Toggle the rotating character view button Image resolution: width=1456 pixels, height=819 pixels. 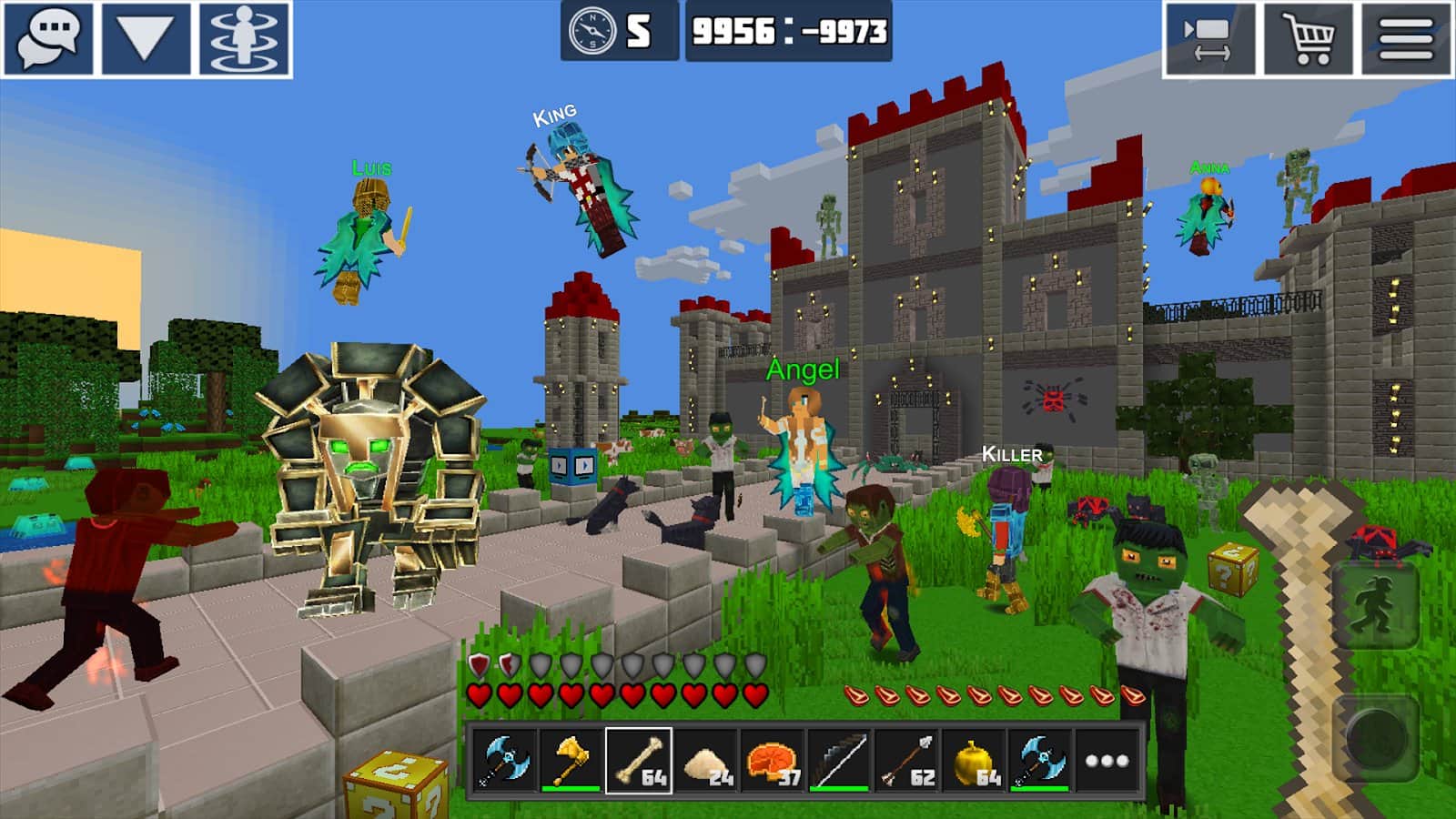[x=245, y=39]
